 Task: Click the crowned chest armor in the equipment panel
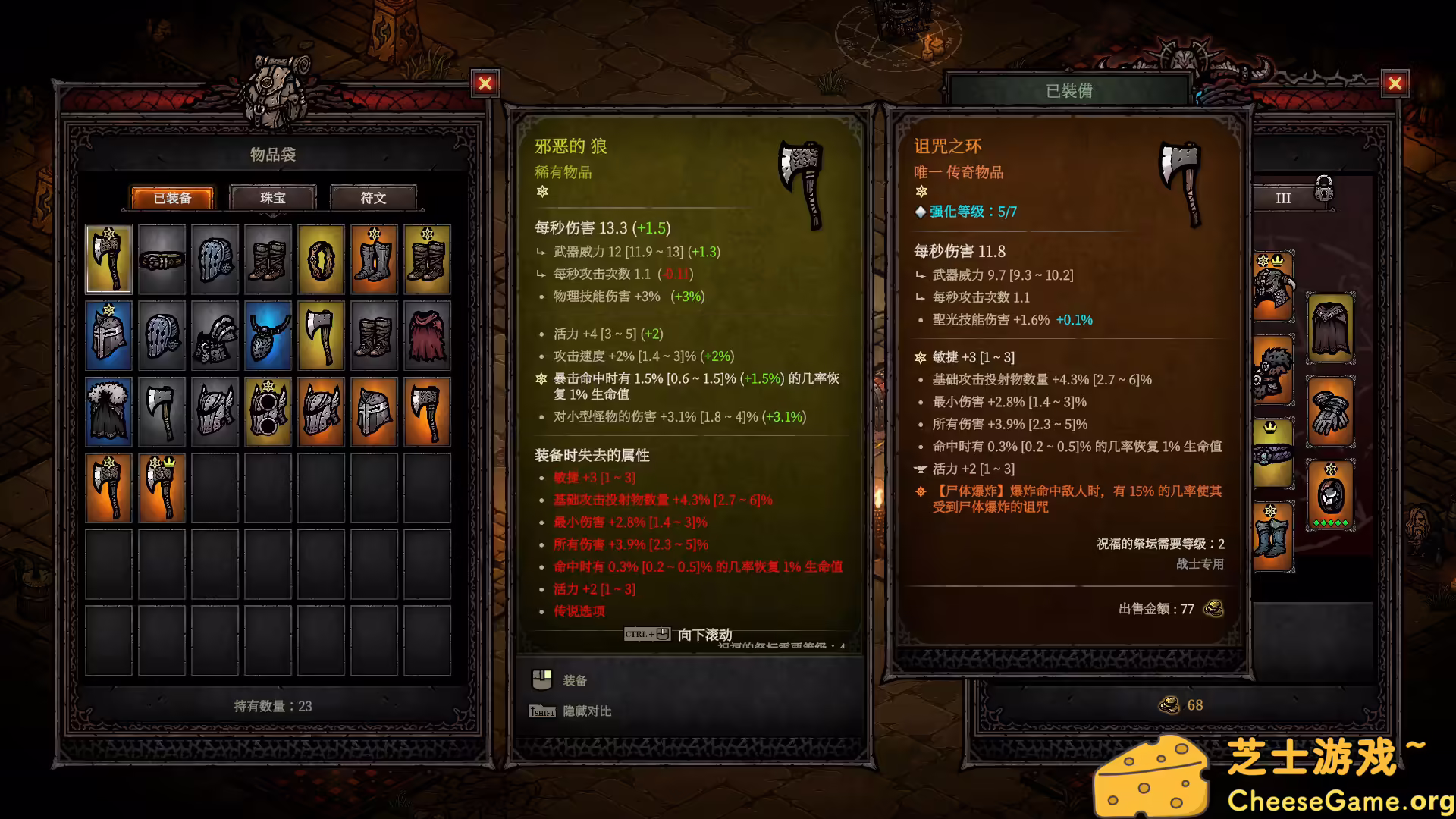[1273, 286]
